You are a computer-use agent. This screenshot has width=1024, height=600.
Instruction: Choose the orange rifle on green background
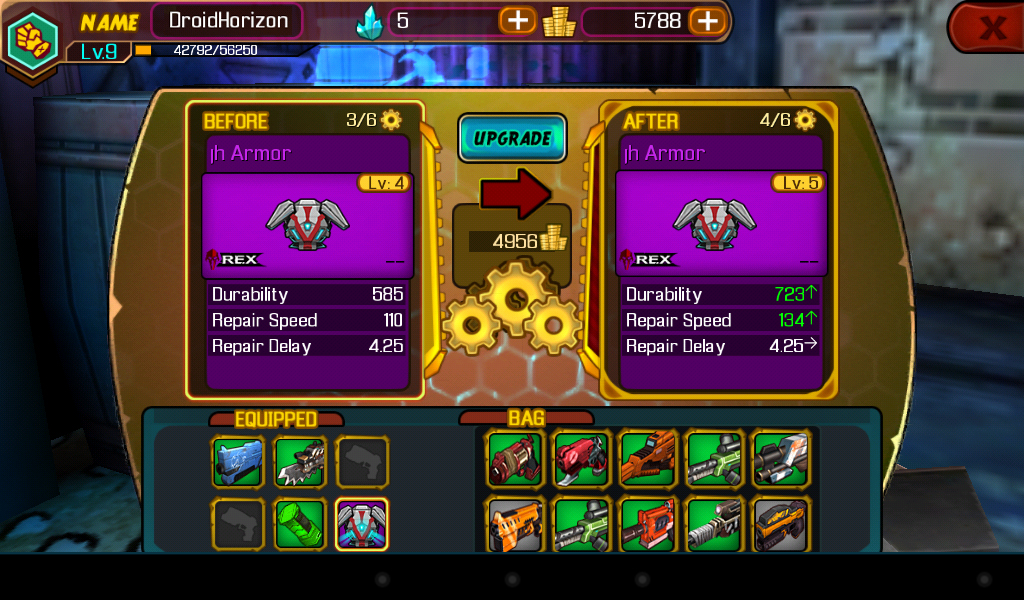coord(648,459)
